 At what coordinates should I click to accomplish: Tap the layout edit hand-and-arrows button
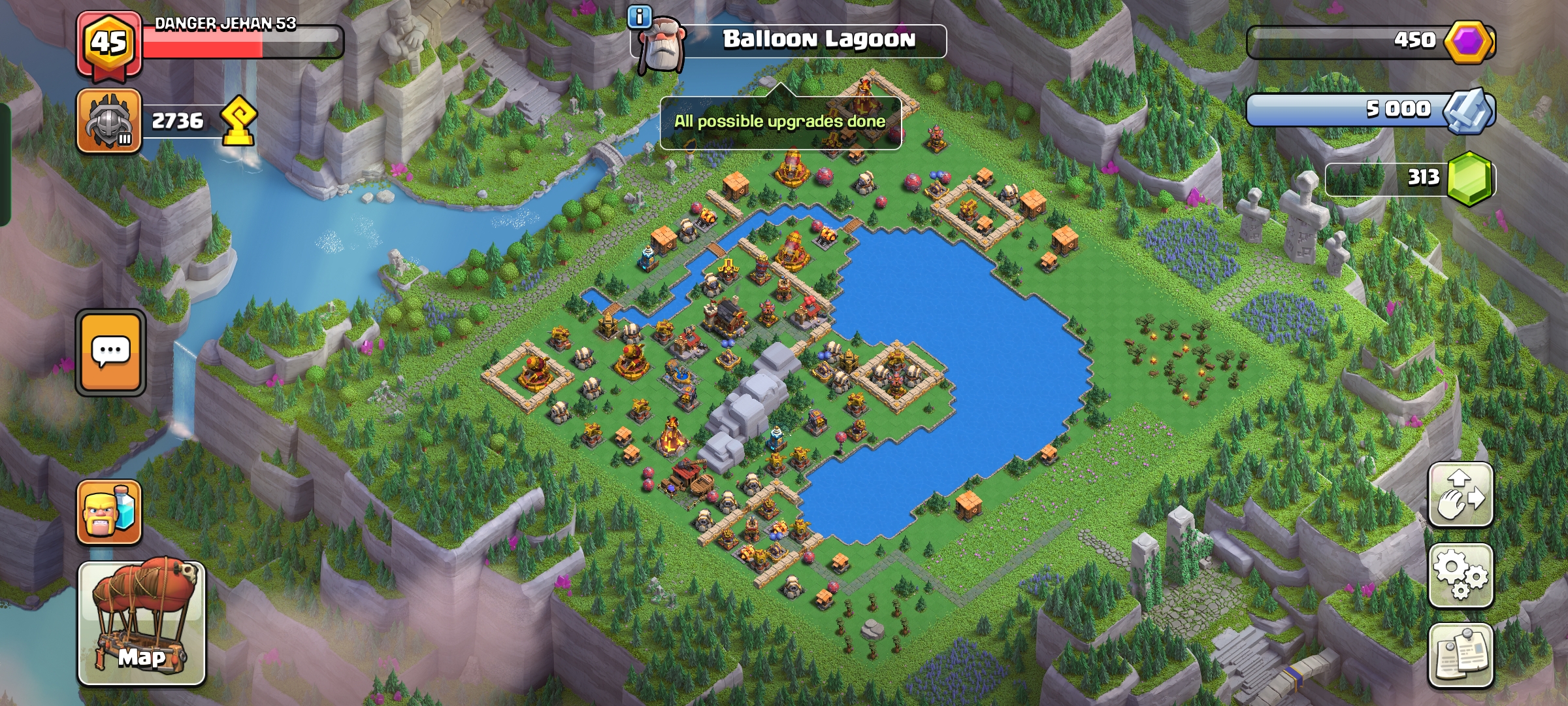(1461, 494)
